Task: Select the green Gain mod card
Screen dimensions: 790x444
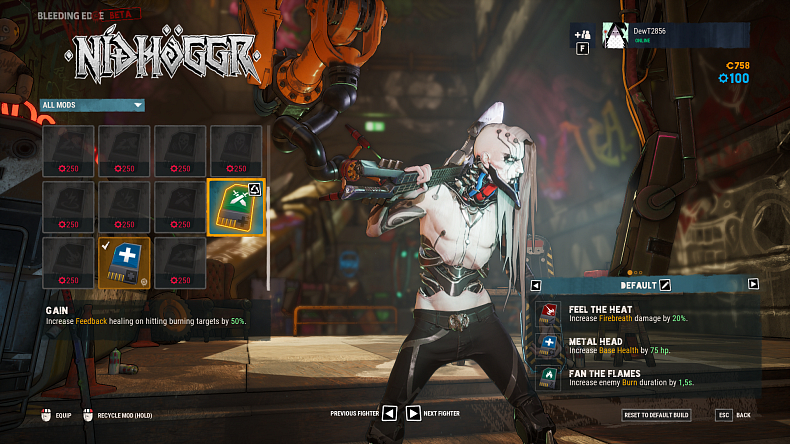Action: click(x=236, y=207)
